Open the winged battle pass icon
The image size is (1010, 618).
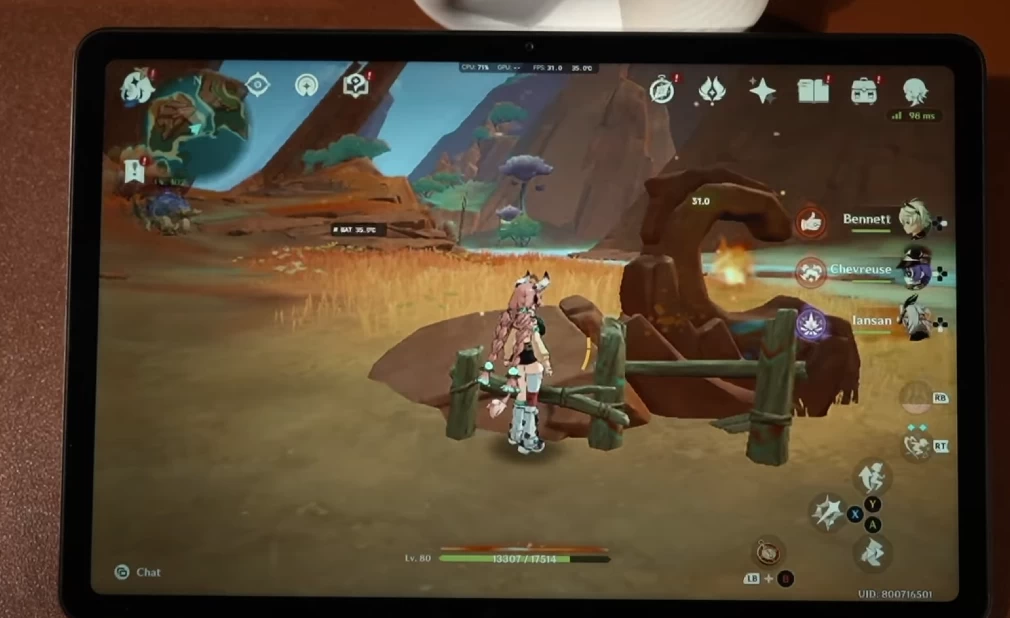712,91
